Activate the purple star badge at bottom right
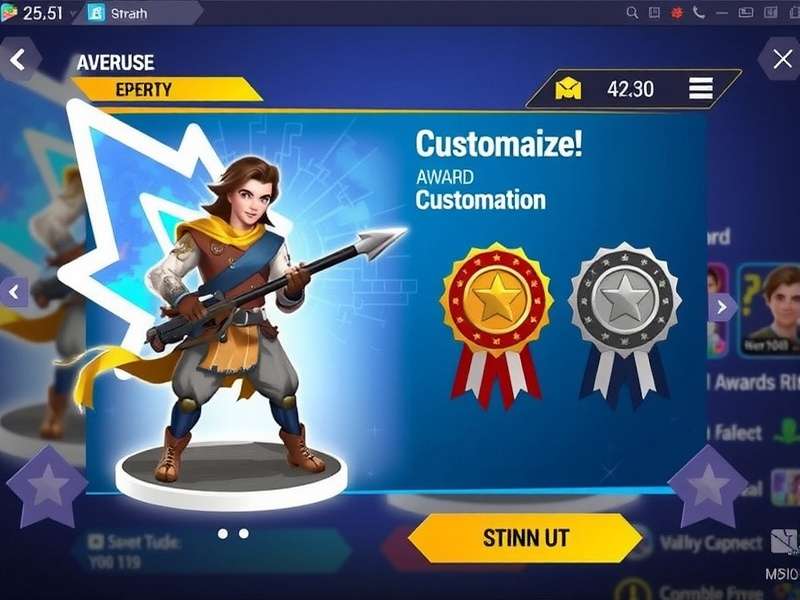Screen dimensions: 800x600 (708, 485)
